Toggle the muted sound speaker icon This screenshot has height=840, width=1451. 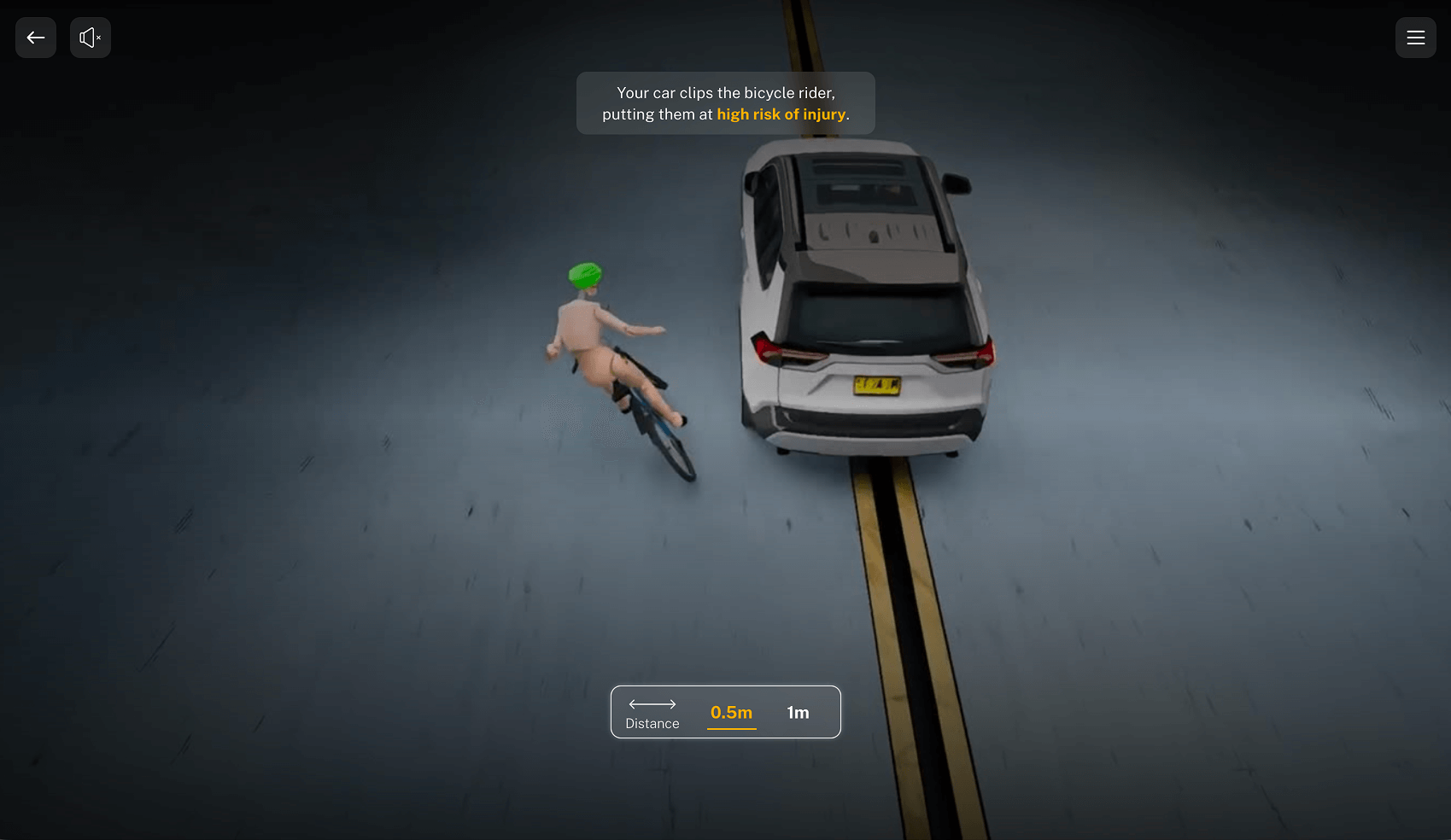[x=91, y=38]
